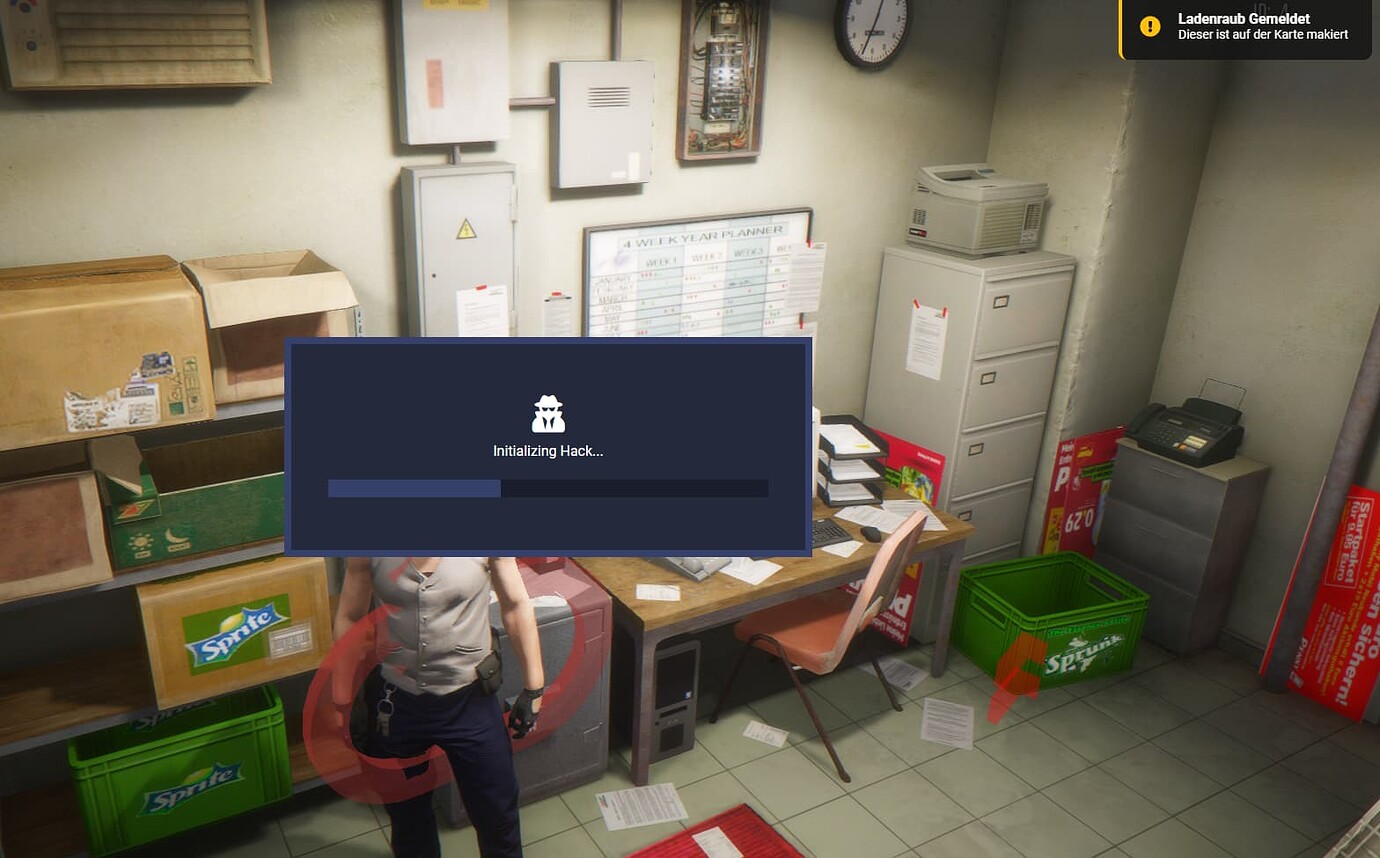Click the electrical fuse box on the wall
The width and height of the screenshot is (1380, 858).
coord(721,80)
